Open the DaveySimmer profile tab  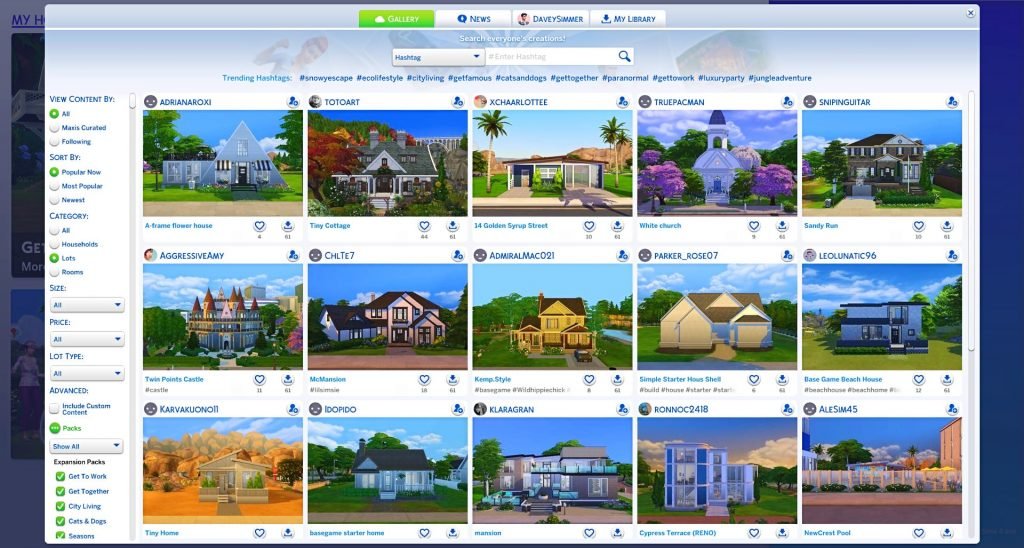551,19
